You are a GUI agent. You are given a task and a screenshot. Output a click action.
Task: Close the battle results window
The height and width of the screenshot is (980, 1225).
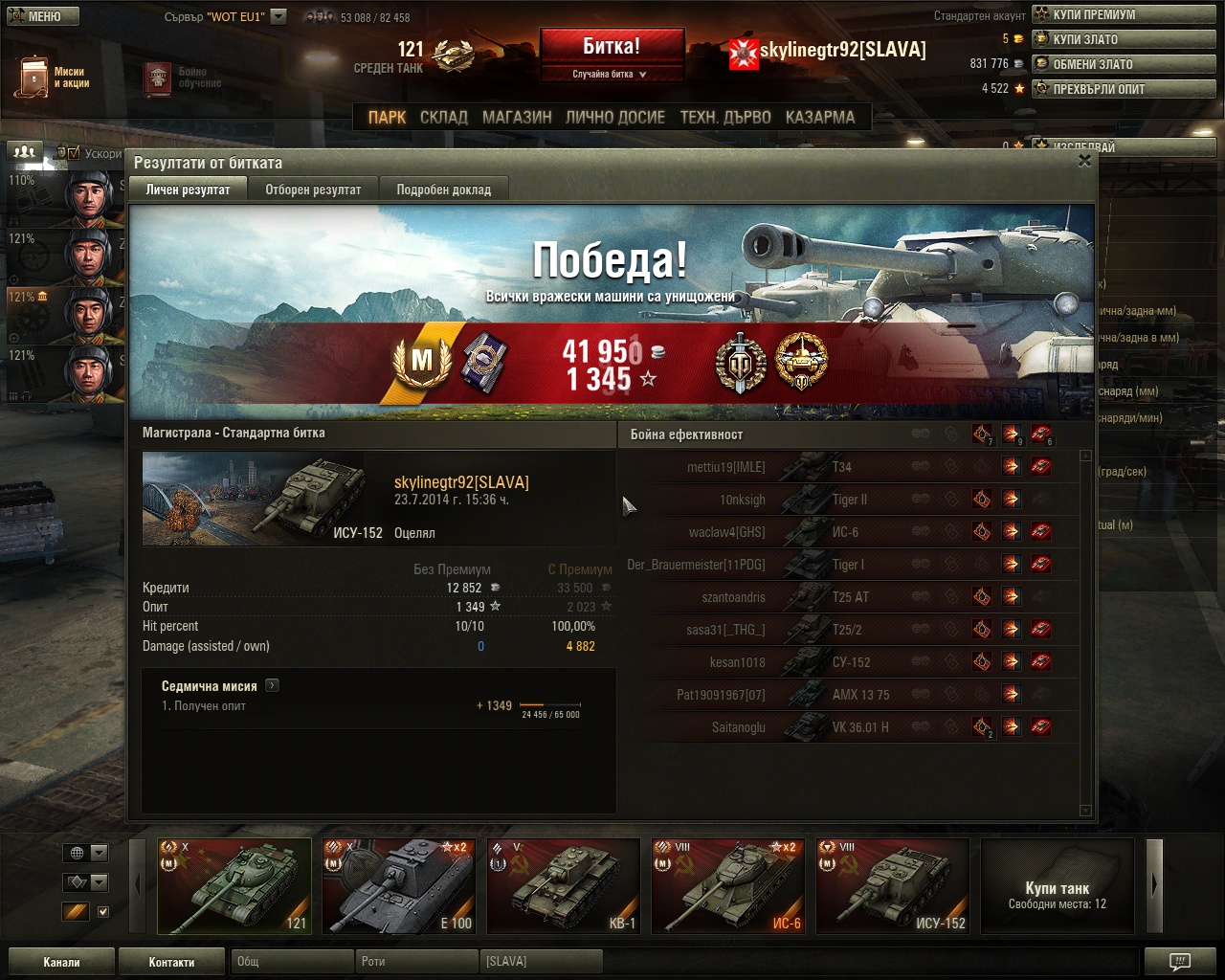1084,161
